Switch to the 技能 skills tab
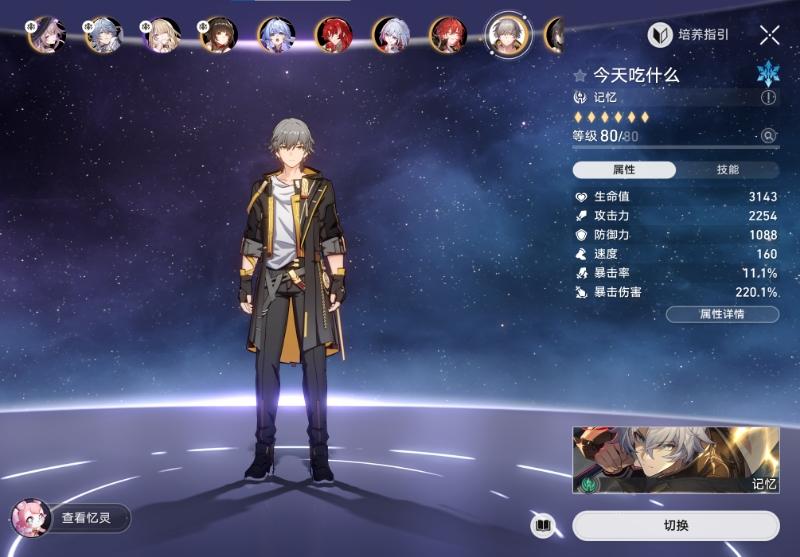Image resolution: width=800 pixels, height=557 pixels. pos(727,170)
